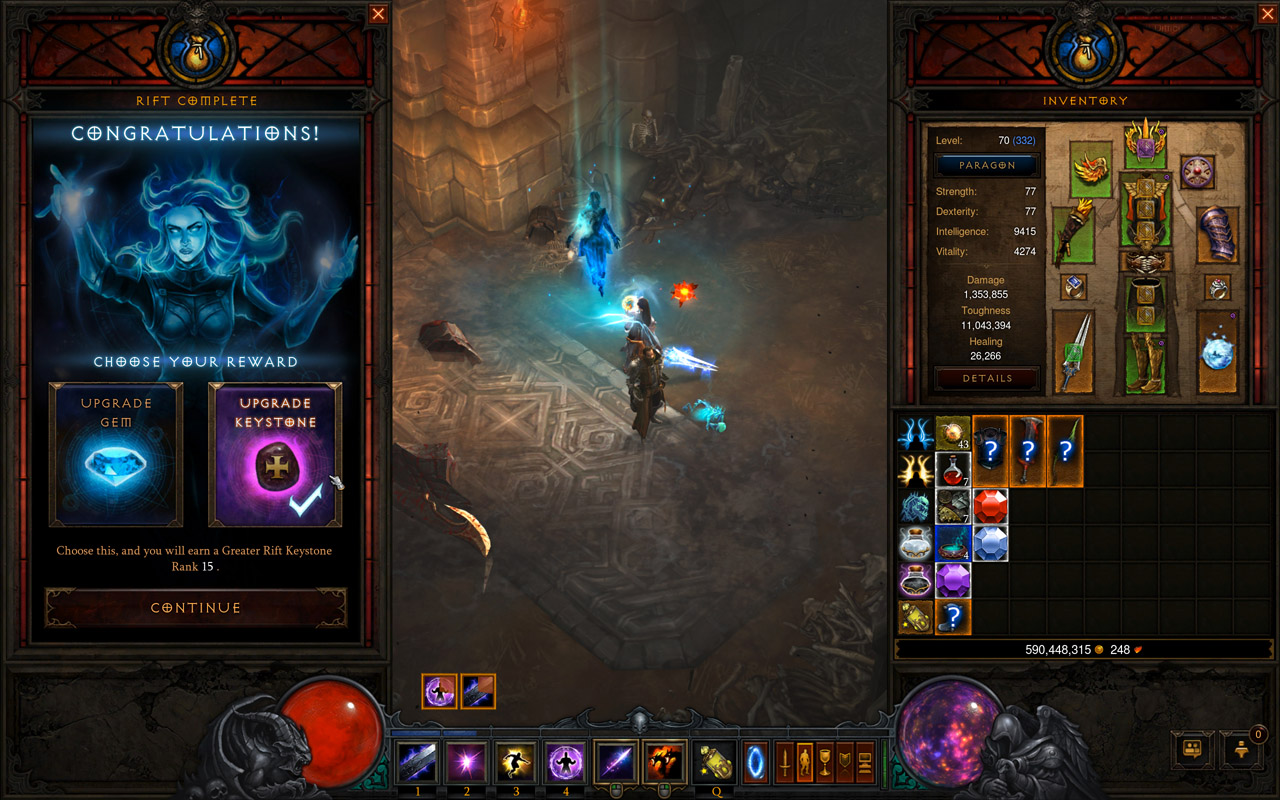
Task: Open the blue town portal
Action: (x=756, y=763)
